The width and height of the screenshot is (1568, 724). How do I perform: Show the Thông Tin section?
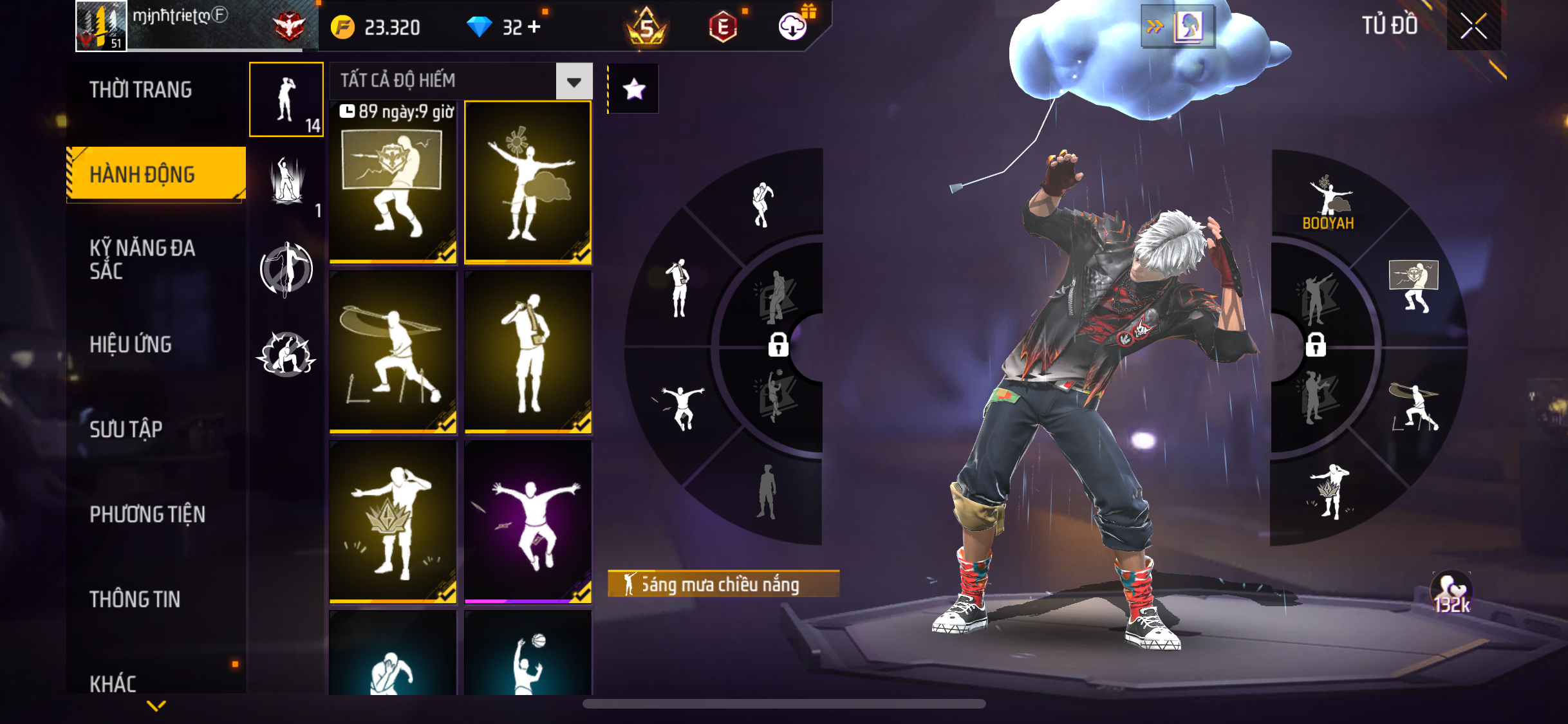(x=135, y=599)
